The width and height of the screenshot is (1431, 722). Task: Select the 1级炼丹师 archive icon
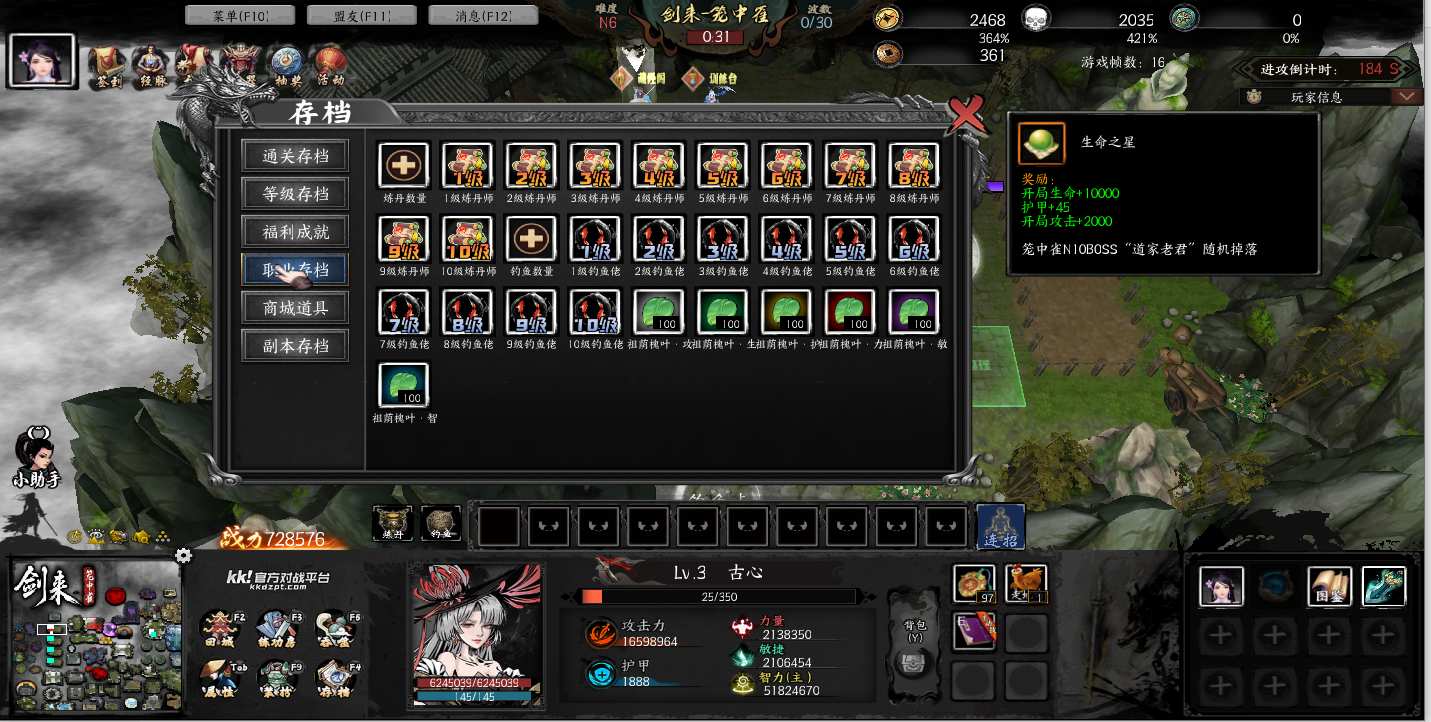point(467,166)
